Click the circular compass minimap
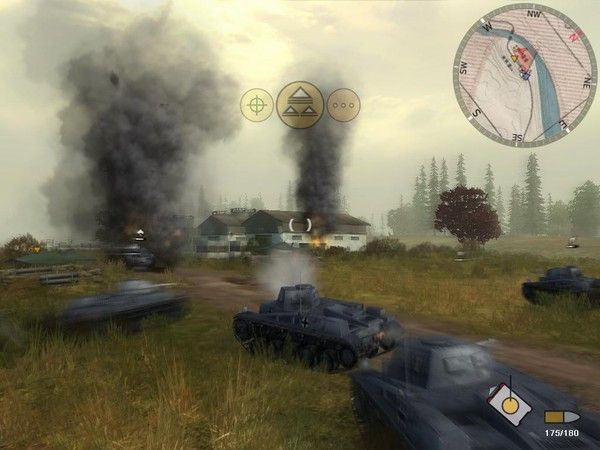The height and width of the screenshot is (450, 600). tap(524, 75)
